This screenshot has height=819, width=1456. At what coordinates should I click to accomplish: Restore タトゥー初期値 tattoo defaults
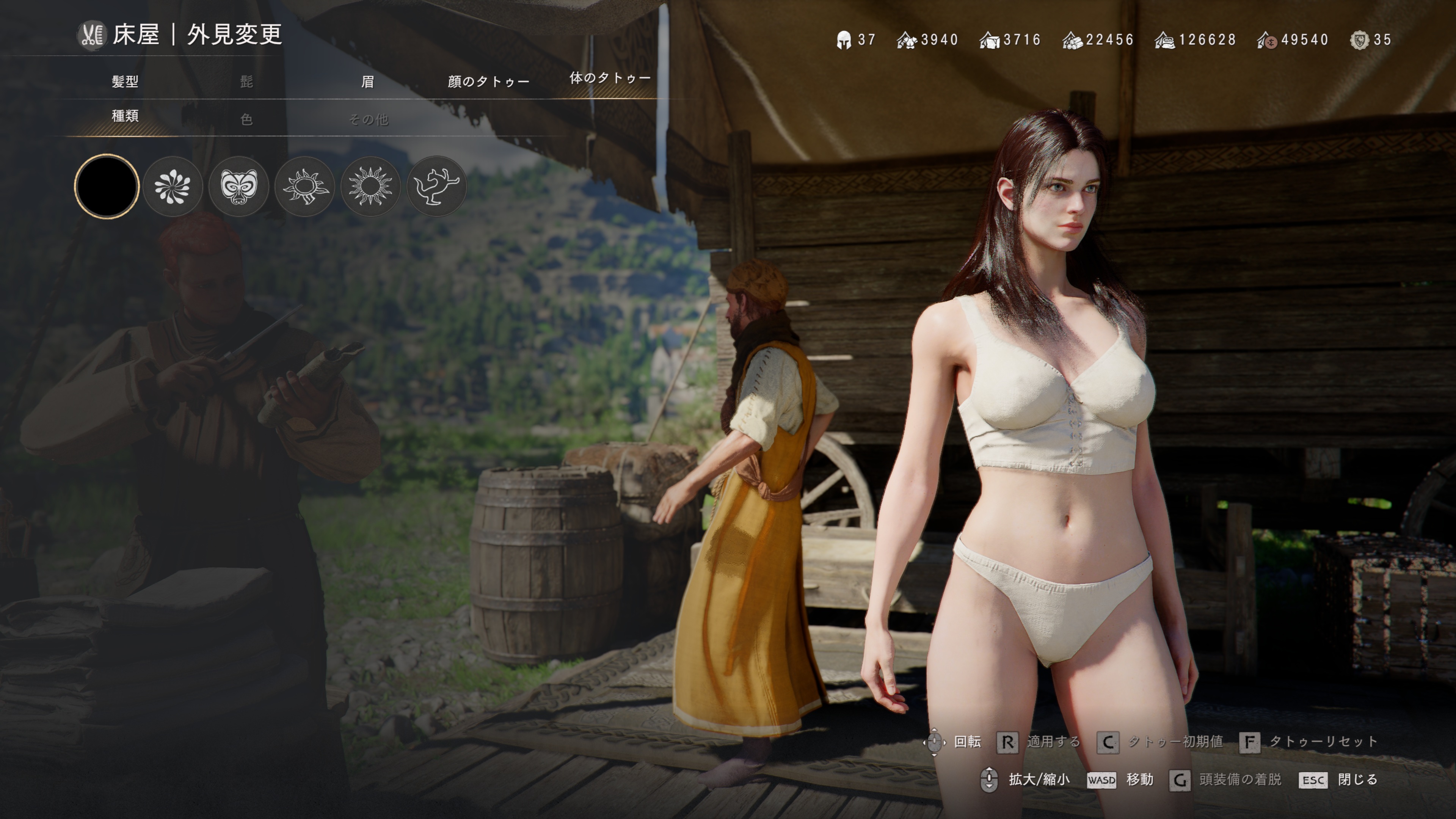[1160, 742]
